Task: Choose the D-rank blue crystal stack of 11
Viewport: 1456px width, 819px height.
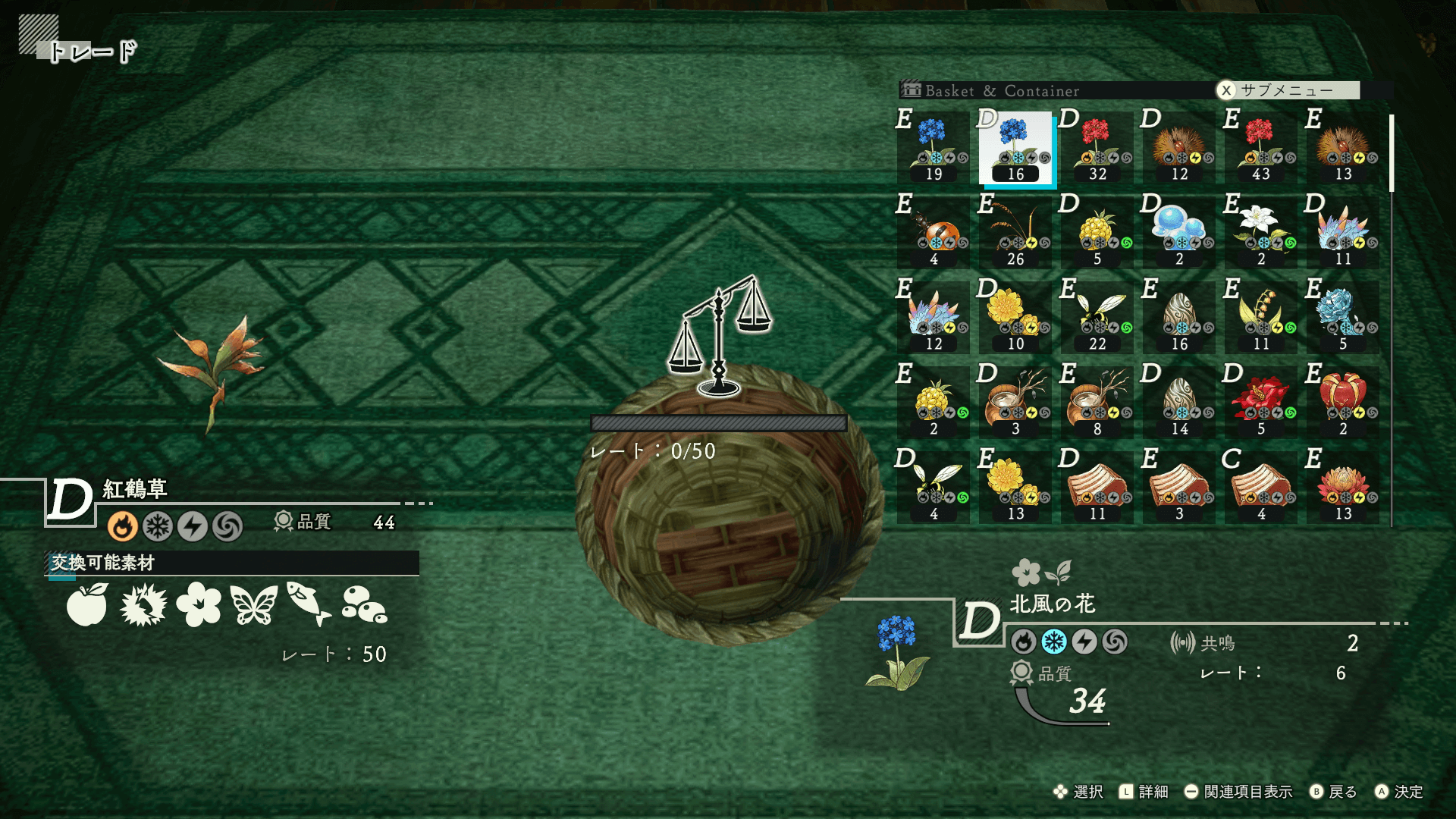Action: pos(1343,234)
